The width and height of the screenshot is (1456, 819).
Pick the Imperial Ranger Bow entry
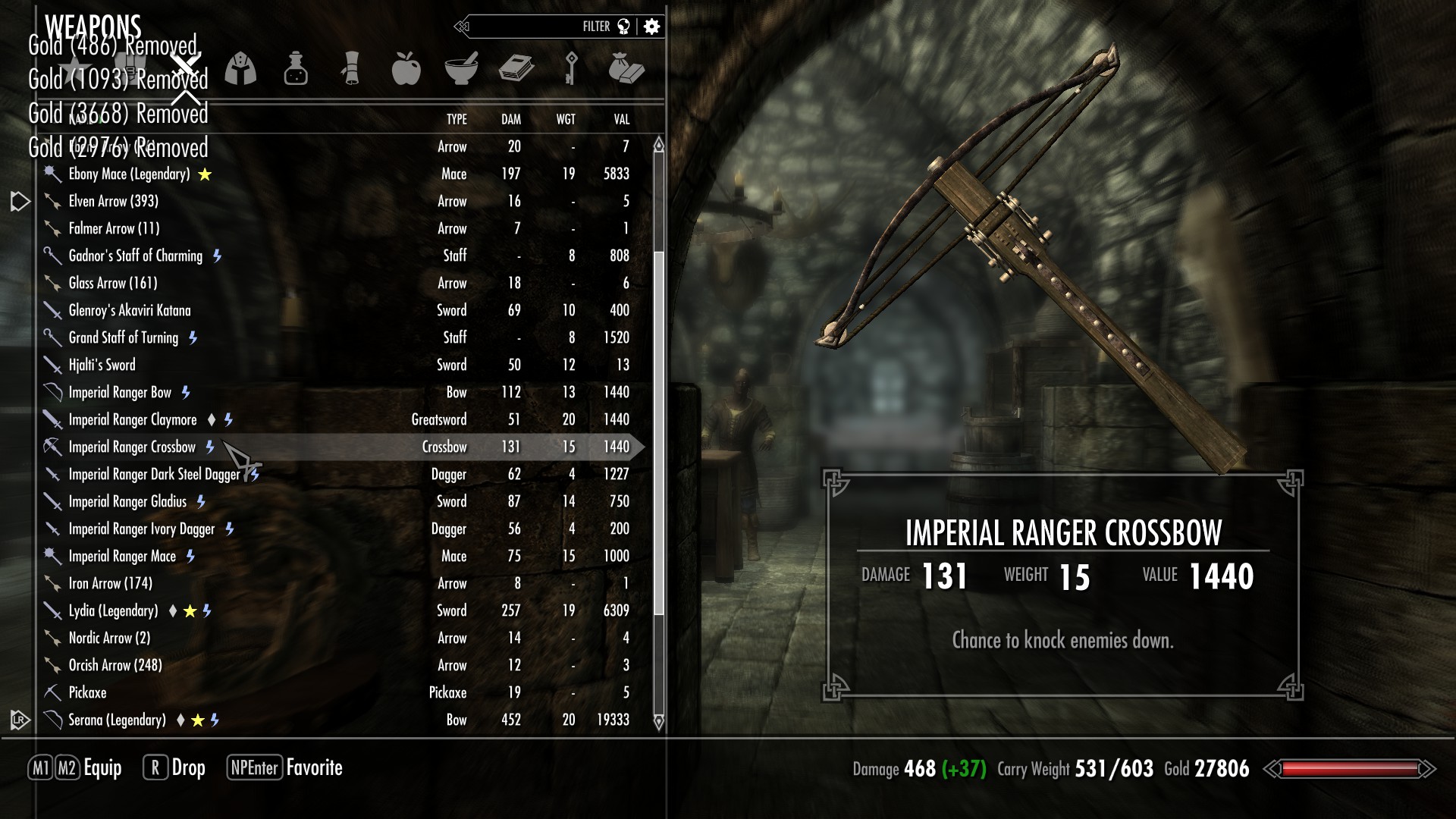(120, 393)
